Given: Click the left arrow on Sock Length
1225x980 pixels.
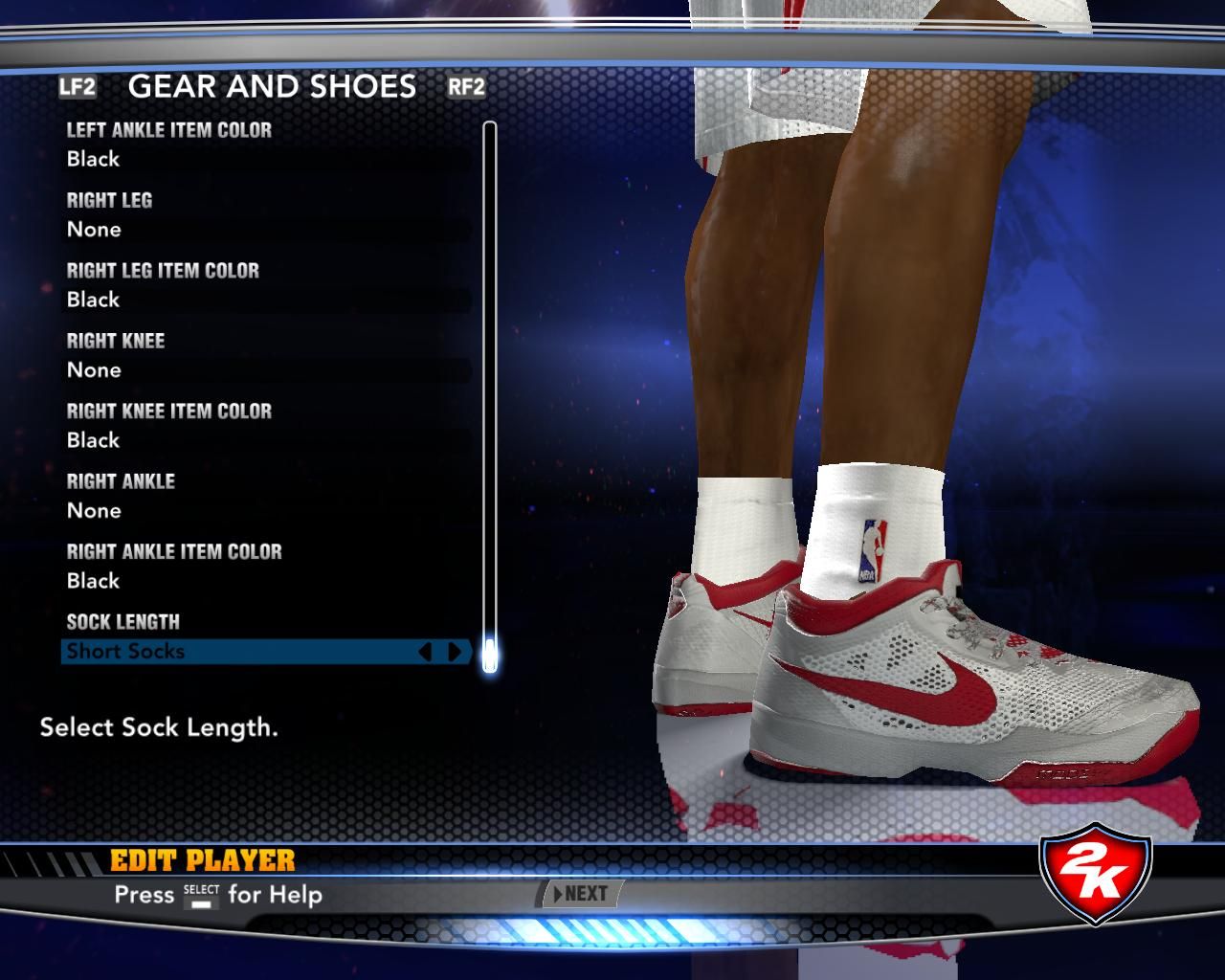Looking at the screenshot, I should 425,652.
